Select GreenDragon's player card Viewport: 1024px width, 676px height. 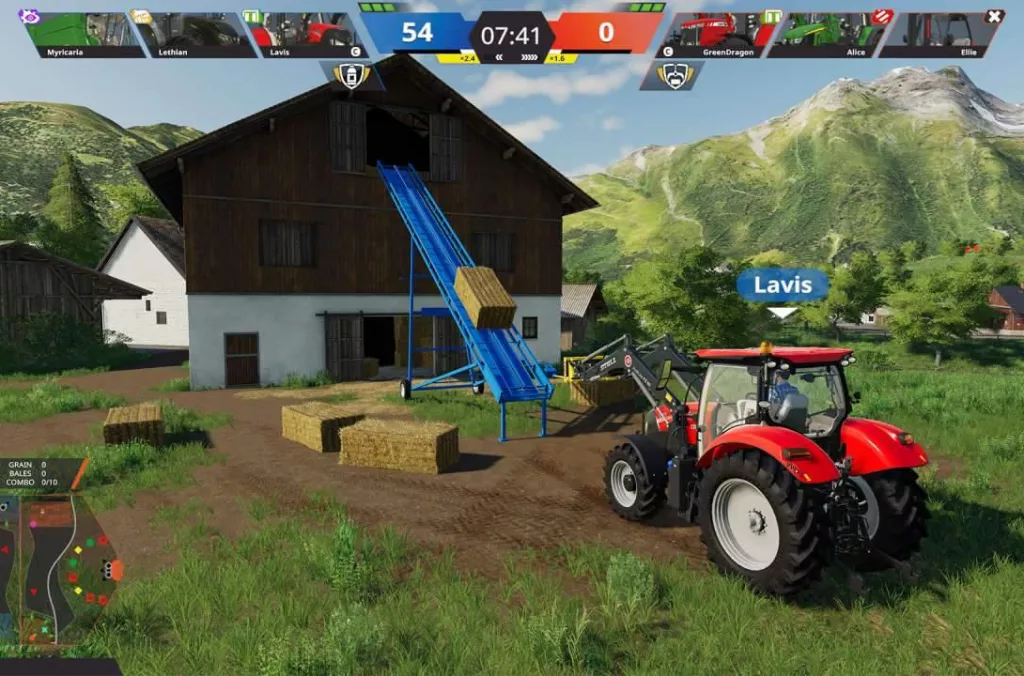click(x=714, y=34)
